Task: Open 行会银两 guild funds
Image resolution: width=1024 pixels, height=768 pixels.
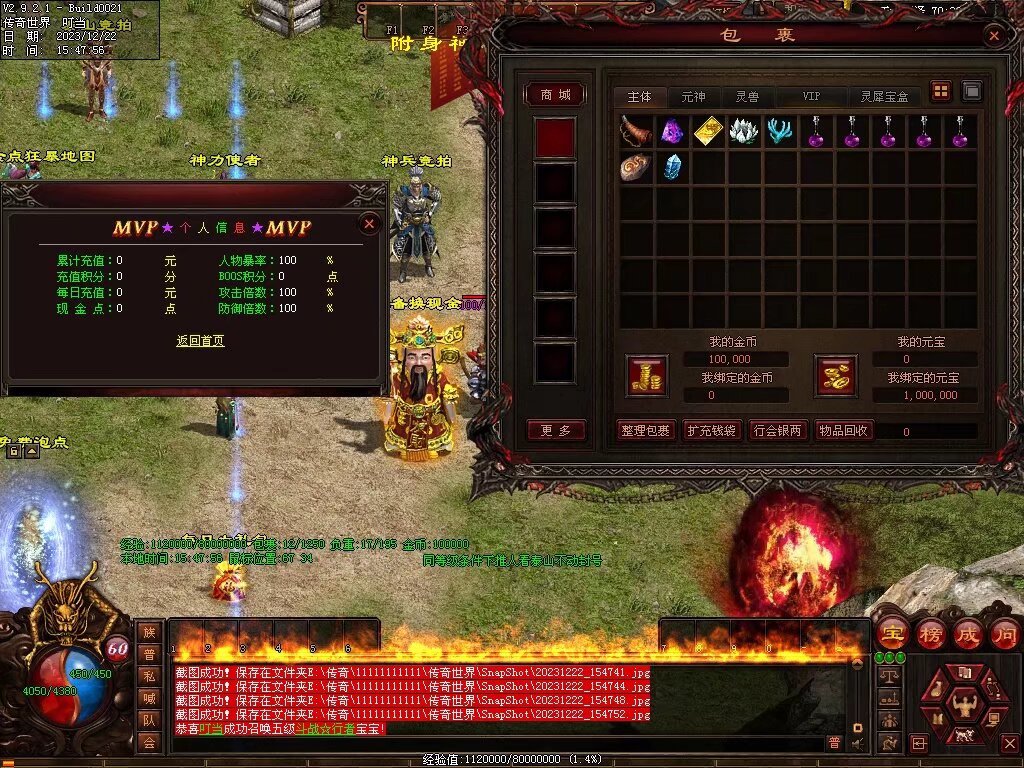Action: [777, 431]
